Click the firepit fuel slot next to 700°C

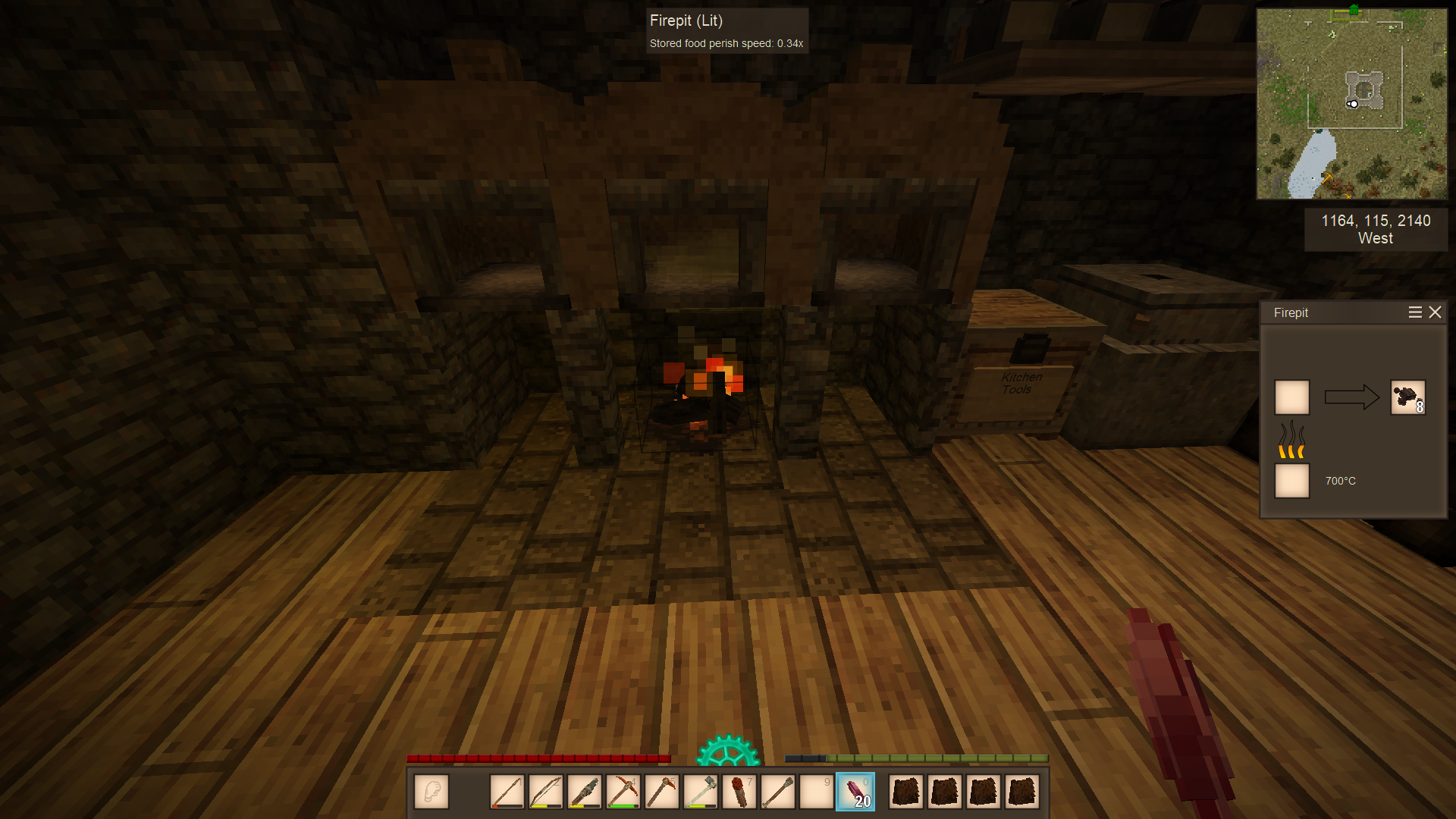point(1292,481)
